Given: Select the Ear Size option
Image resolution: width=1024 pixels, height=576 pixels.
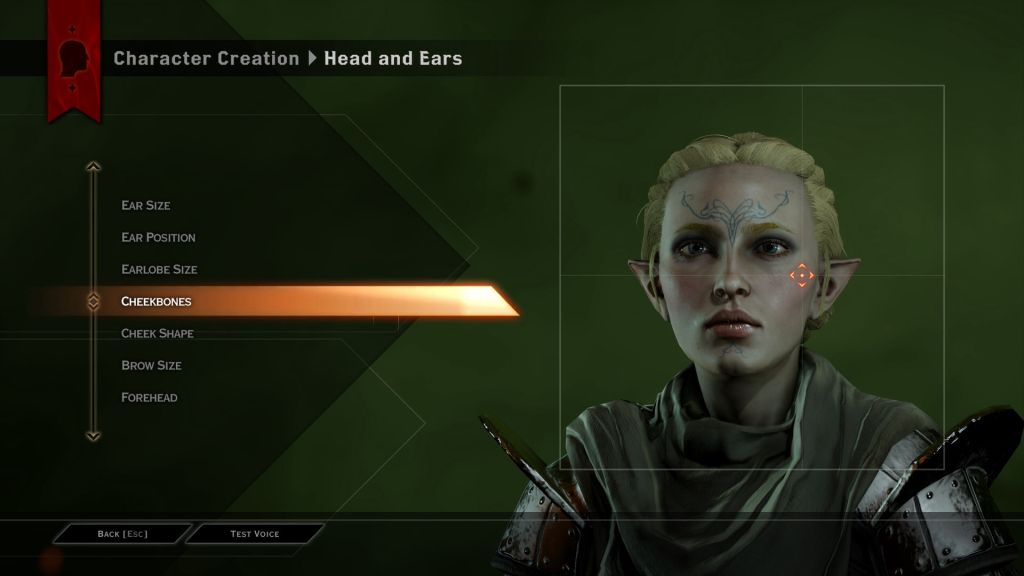Looking at the screenshot, I should 146,205.
